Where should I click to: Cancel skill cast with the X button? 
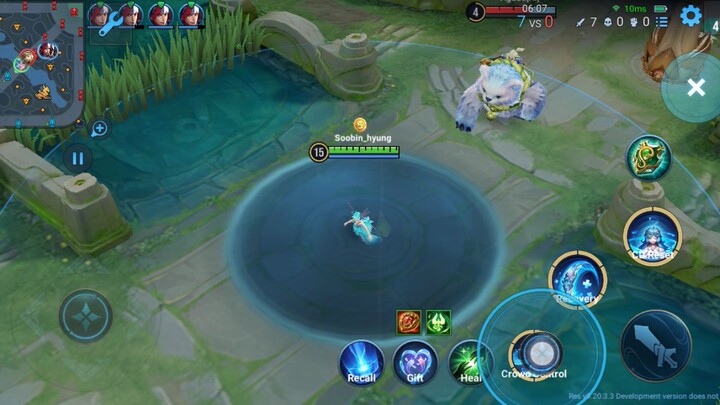pos(695,88)
